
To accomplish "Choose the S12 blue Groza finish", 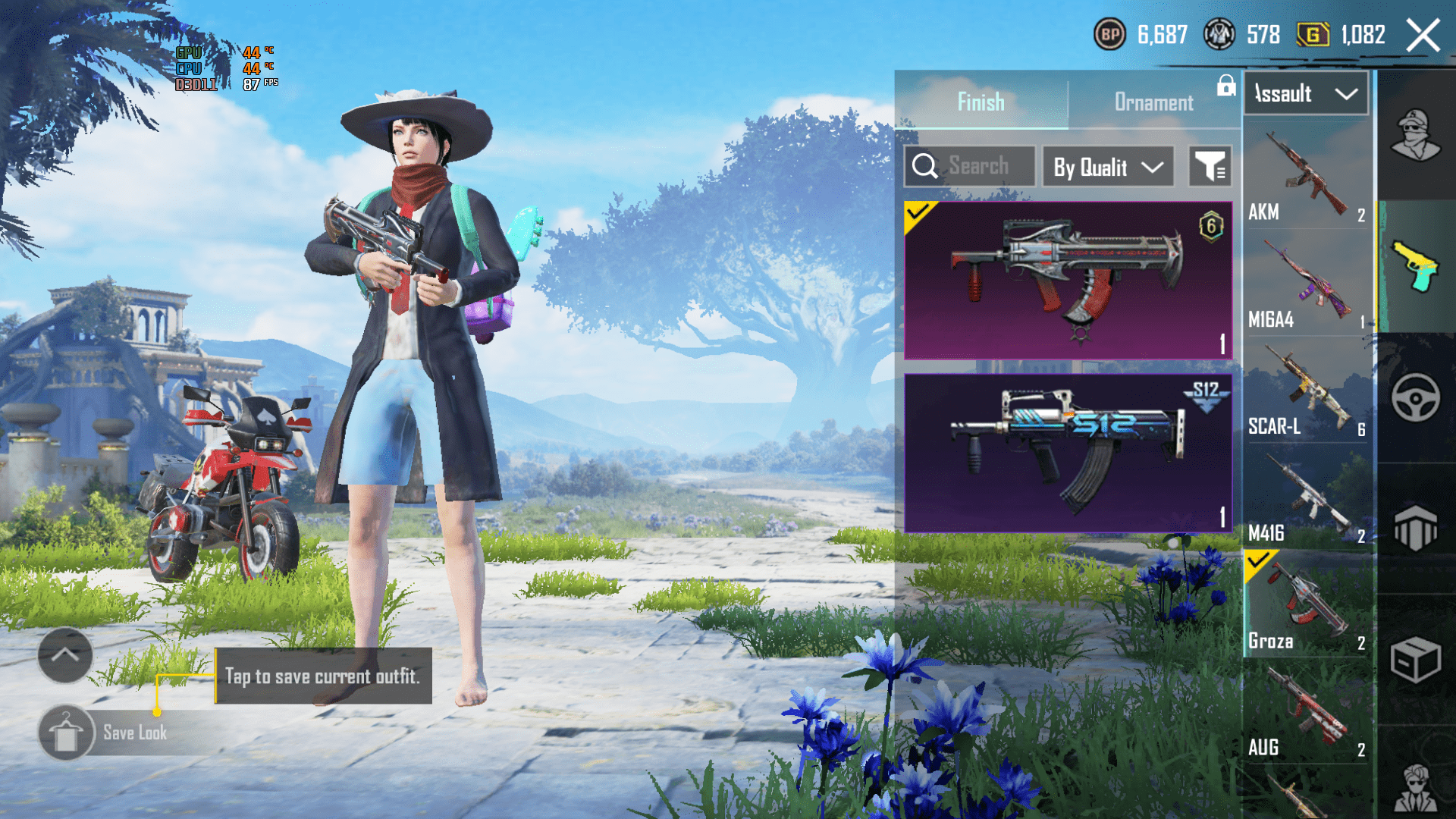I will click(1068, 453).
